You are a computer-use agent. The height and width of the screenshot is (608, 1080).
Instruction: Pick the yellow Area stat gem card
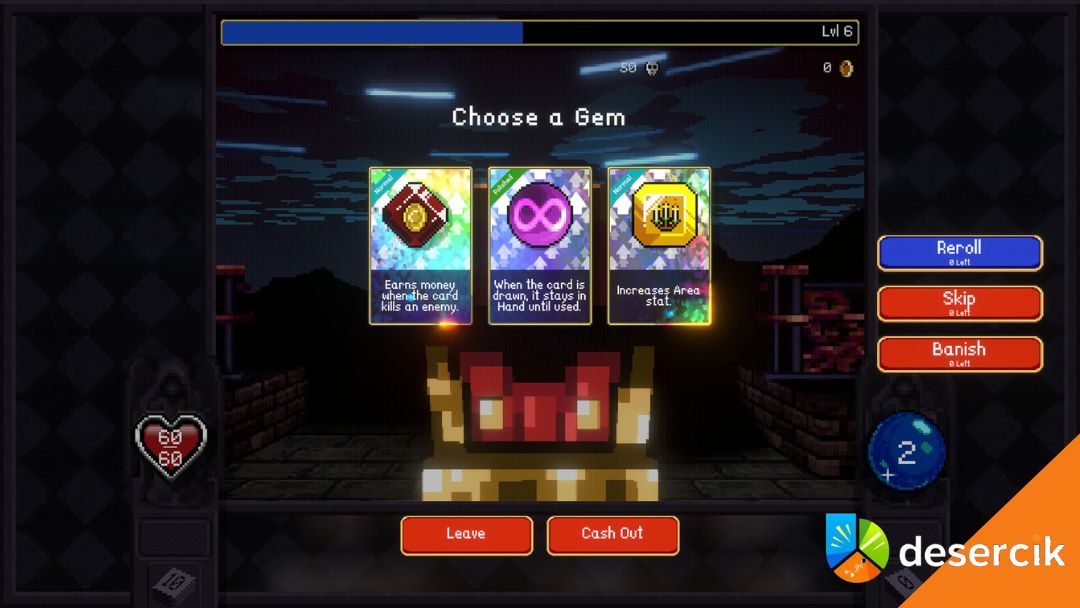tap(659, 246)
